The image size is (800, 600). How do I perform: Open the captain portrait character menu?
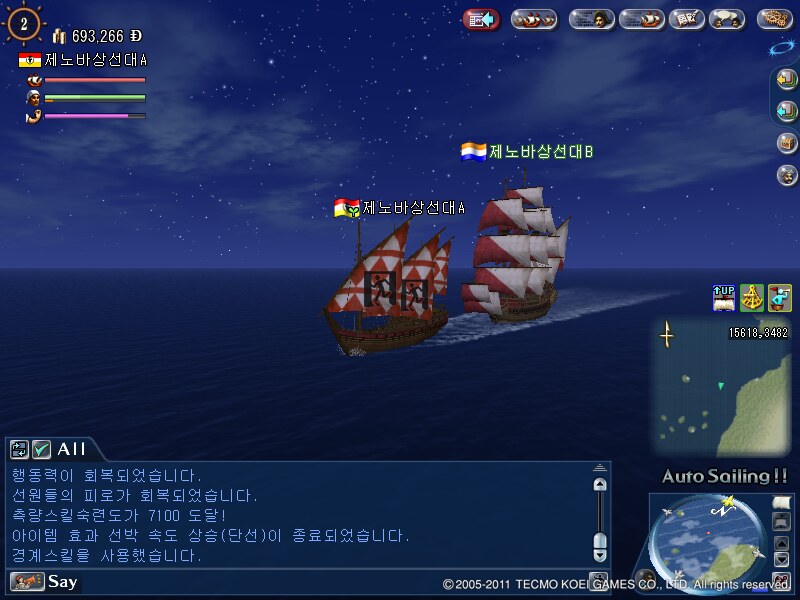coord(592,19)
